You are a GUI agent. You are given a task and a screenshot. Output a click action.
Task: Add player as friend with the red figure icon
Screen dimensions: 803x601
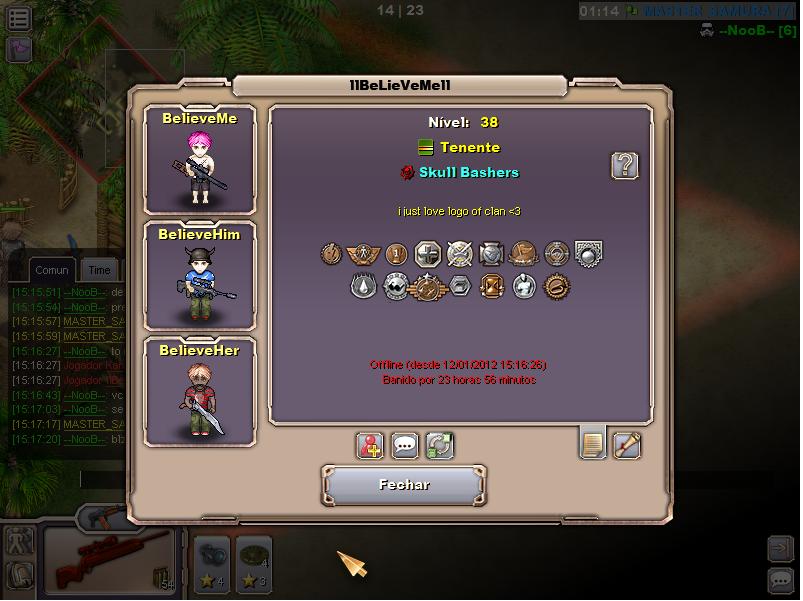click(371, 445)
